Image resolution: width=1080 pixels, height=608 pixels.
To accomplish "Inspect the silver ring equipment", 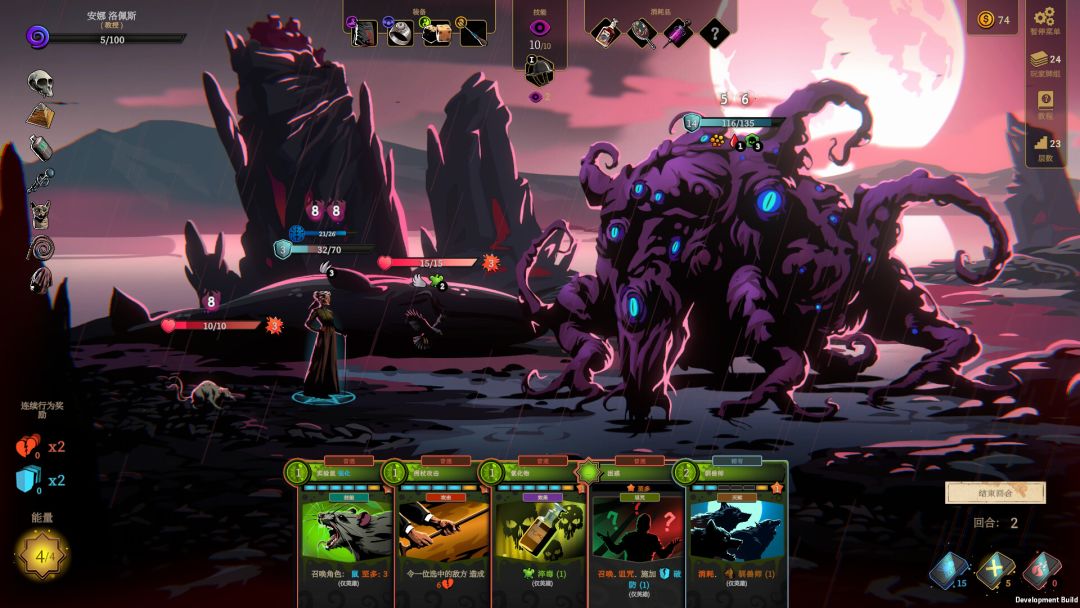I will click(400, 32).
